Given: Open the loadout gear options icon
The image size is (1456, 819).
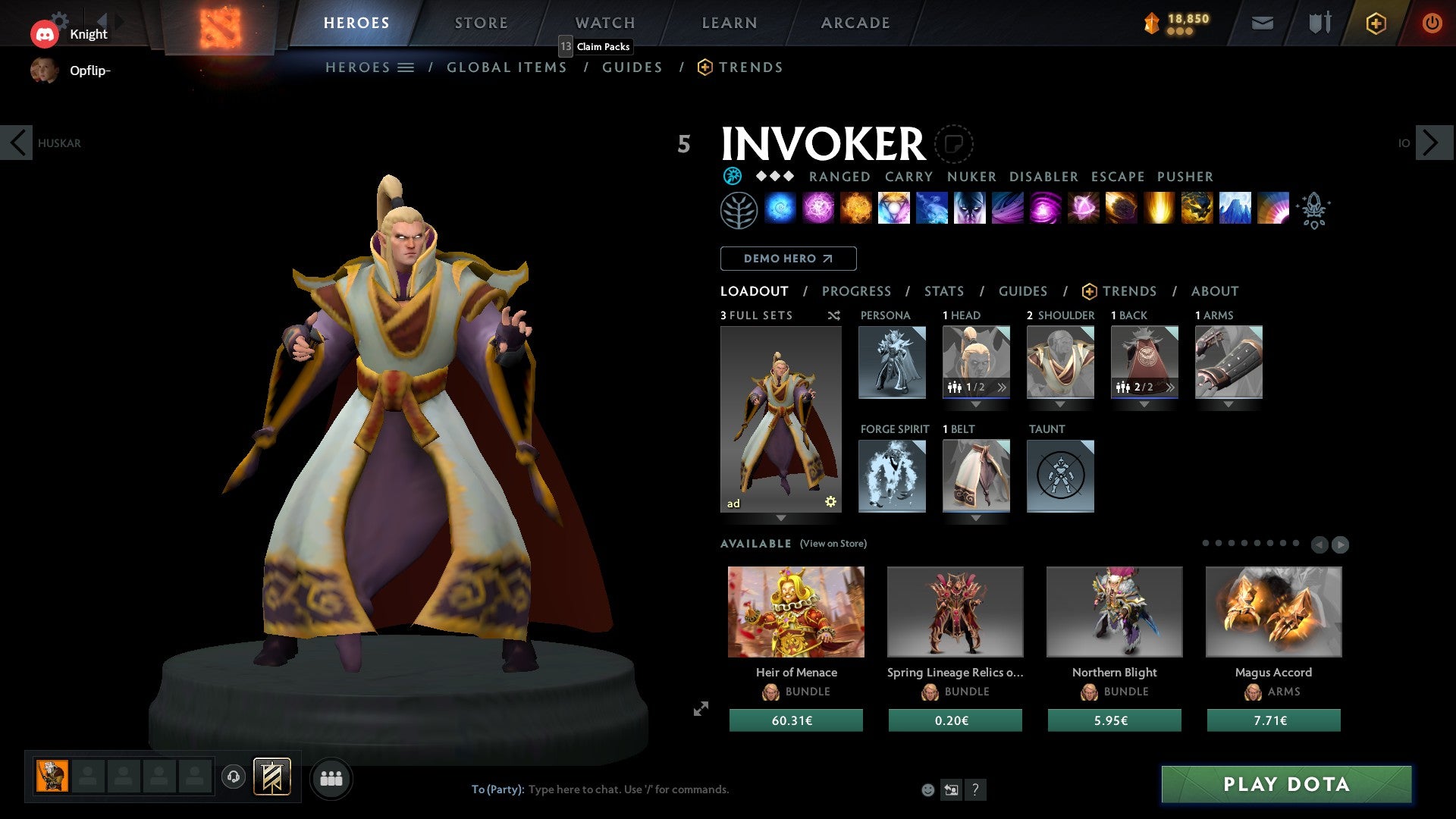Looking at the screenshot, I should (830, 500).
